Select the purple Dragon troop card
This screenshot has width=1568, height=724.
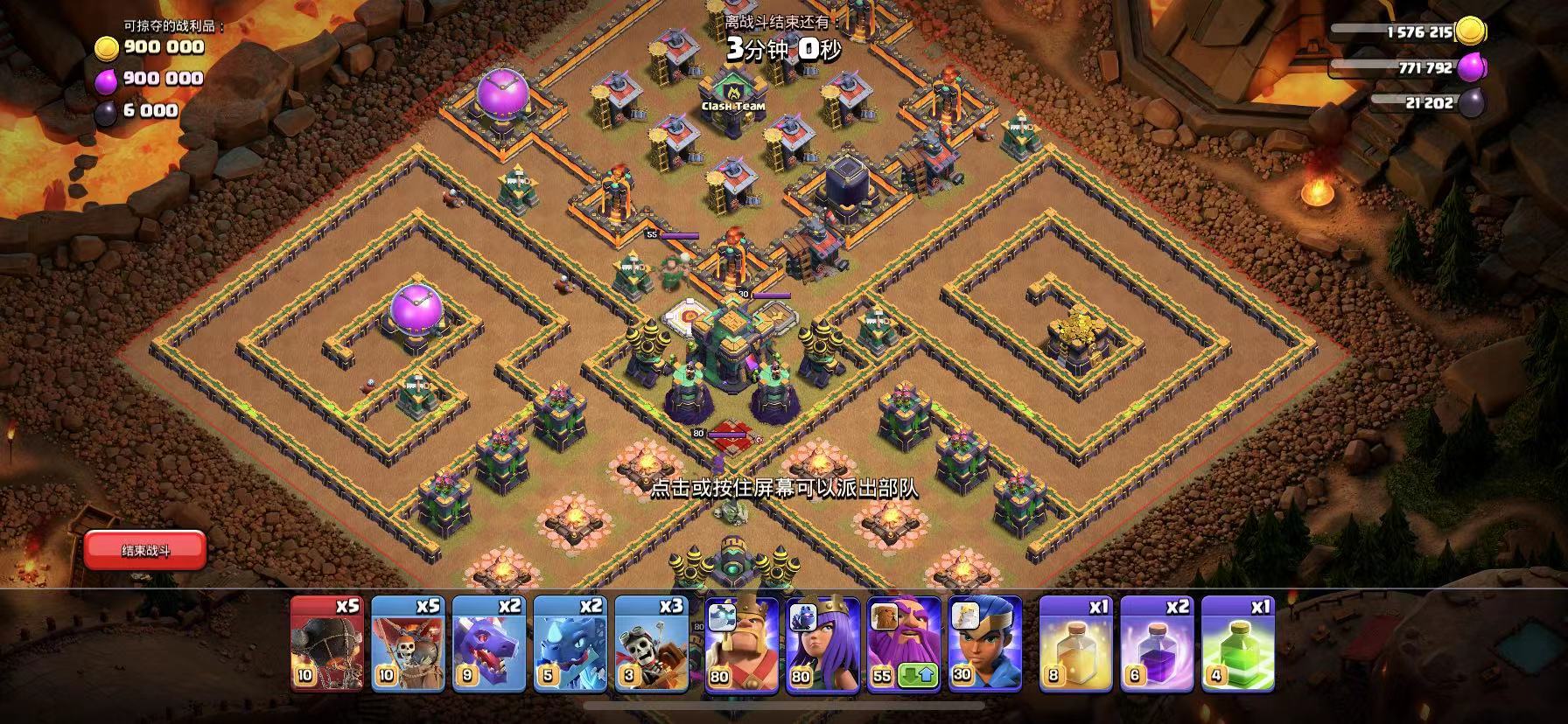click(489, 644)
